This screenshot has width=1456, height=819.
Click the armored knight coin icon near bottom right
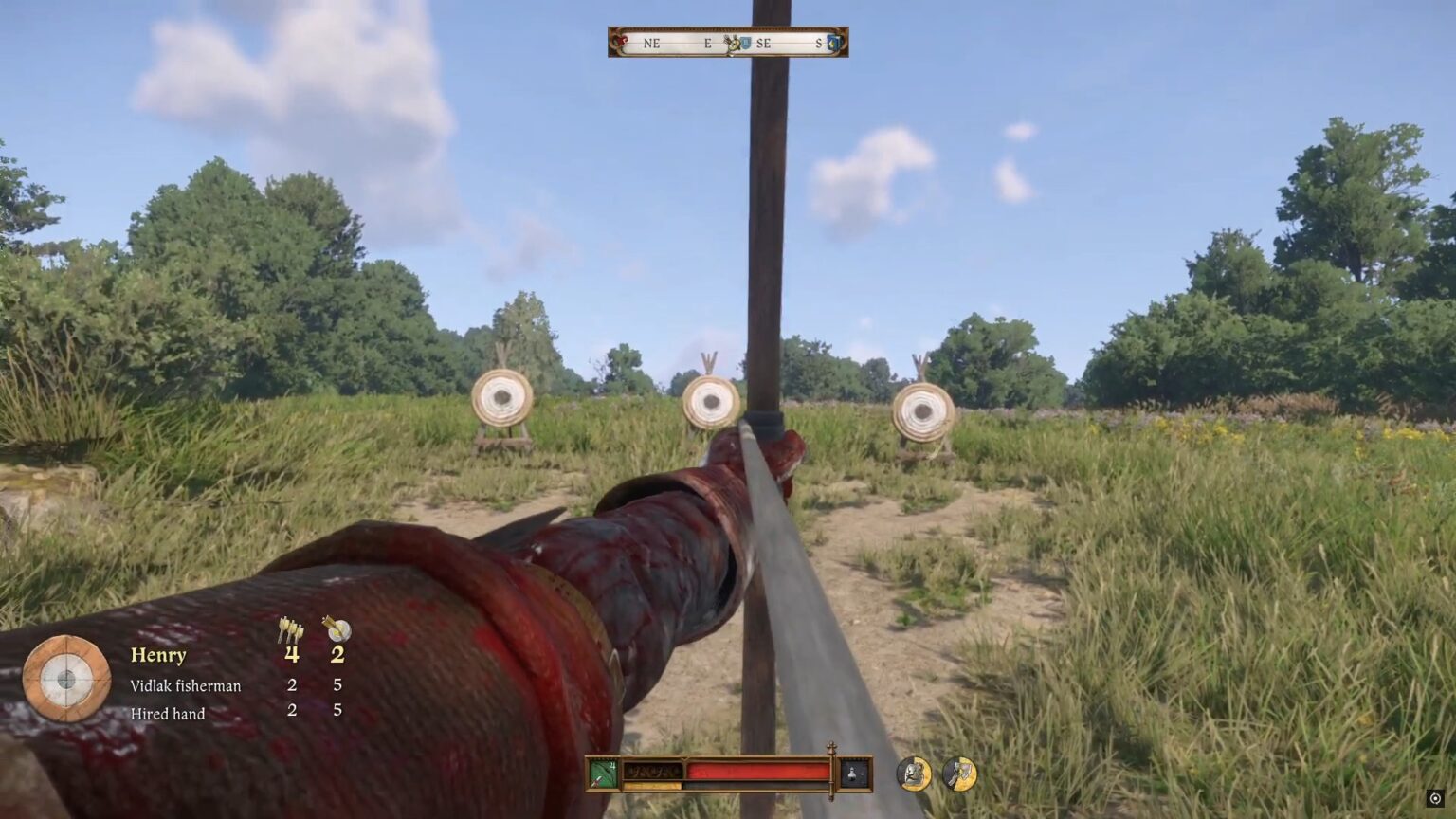click(x=913, y=773)
